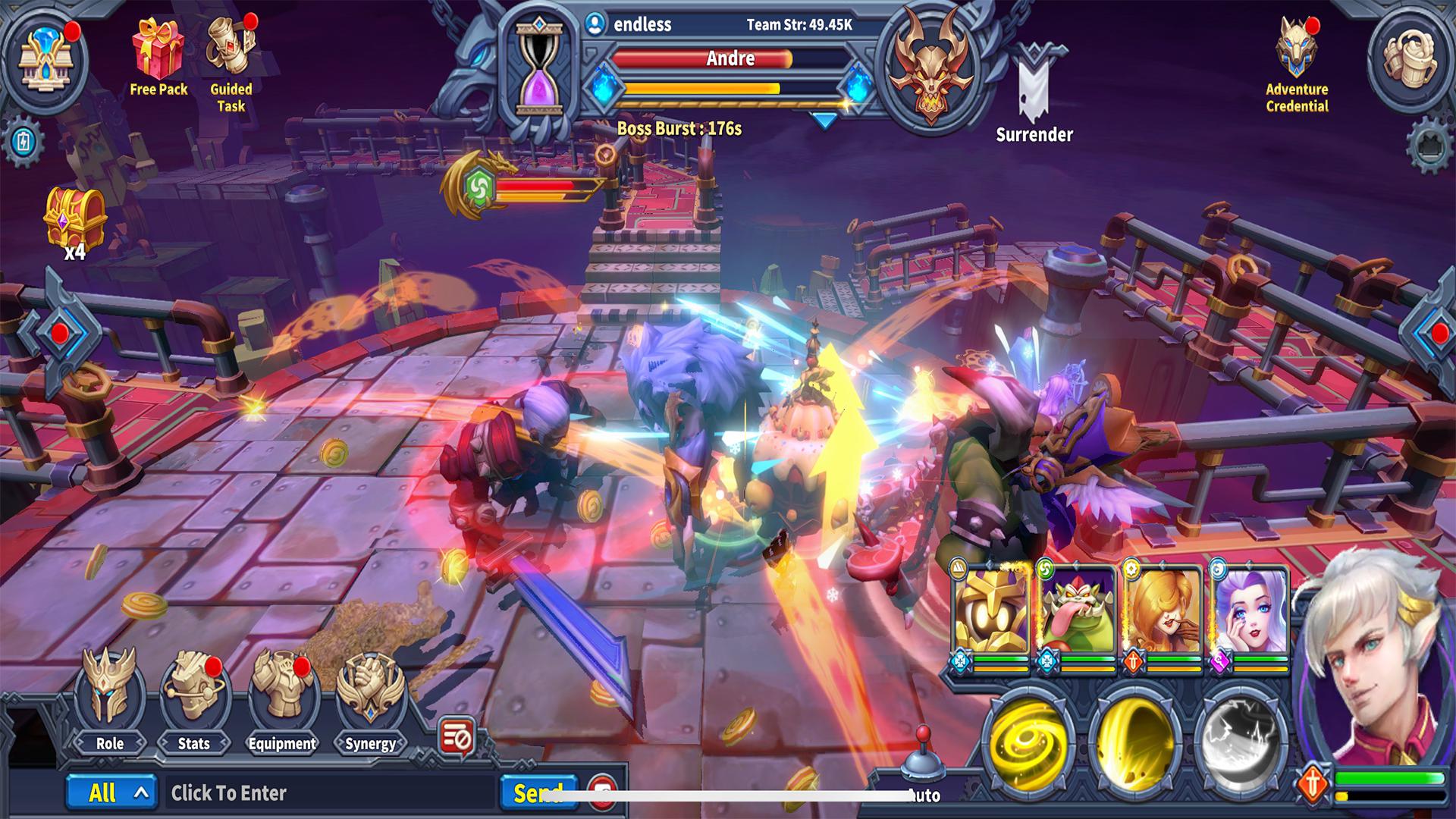Screen dimensions: 1456x819
Task: Activate the yellow swirl vortex skill
Action: [x=1028, y=740]
